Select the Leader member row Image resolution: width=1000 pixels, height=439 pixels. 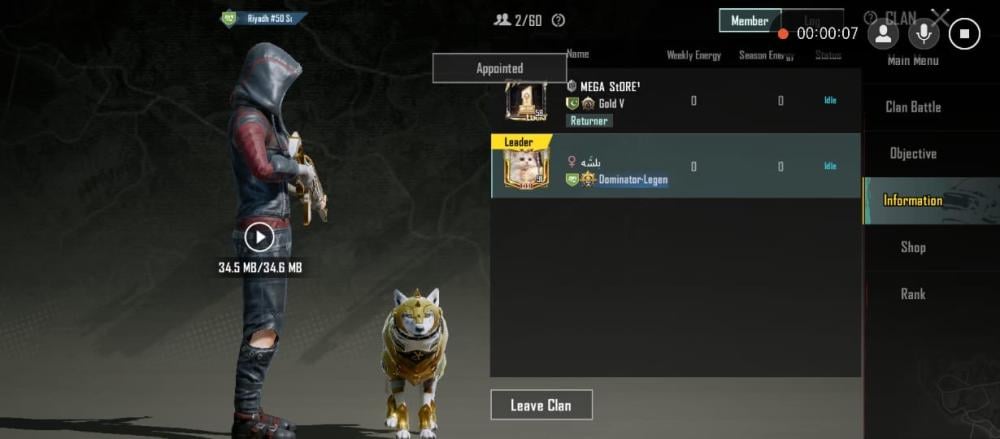click(x=675, y=166)
